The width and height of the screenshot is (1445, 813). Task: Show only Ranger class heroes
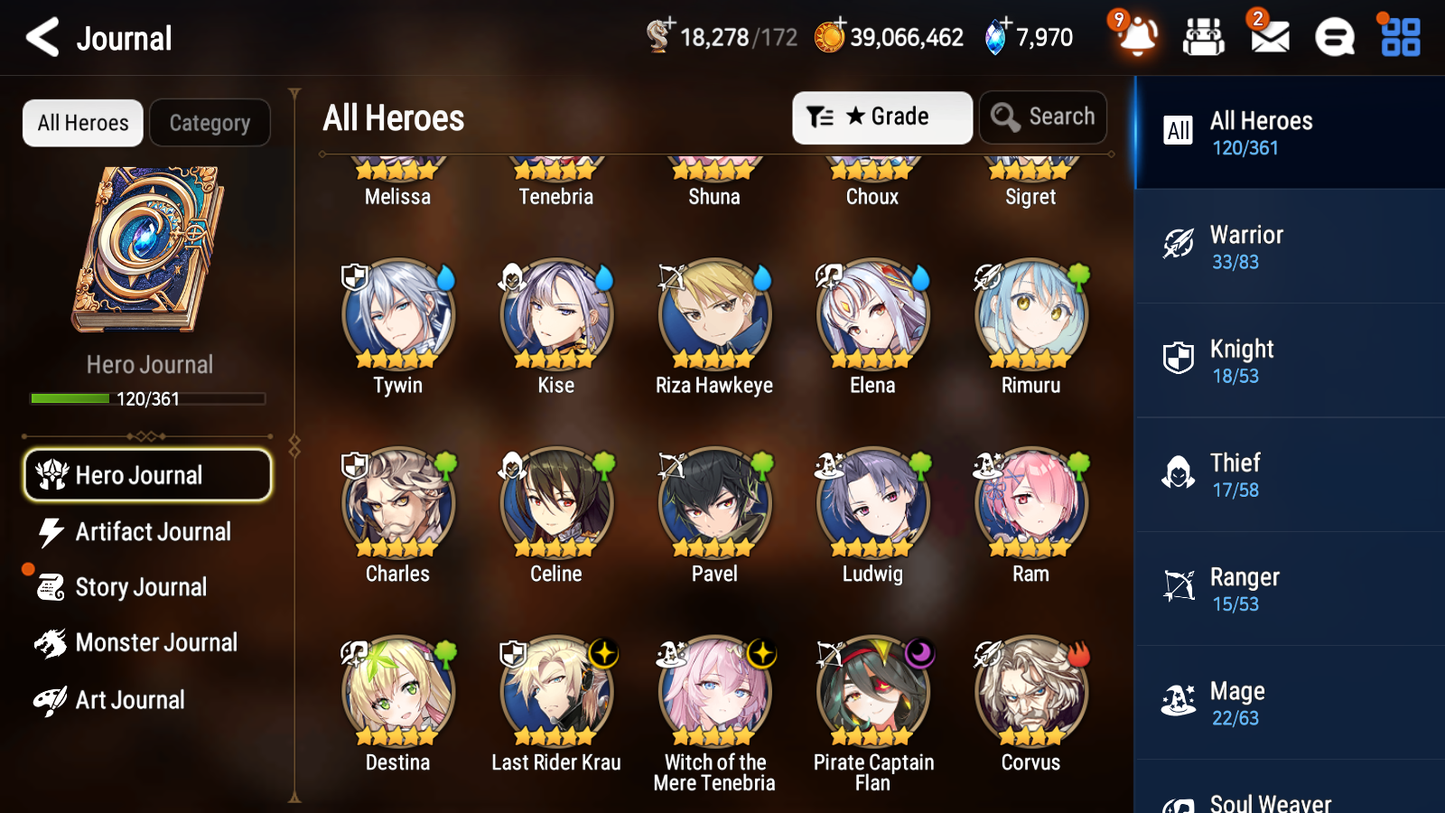pyautogui.click(x=1289, y=588)
